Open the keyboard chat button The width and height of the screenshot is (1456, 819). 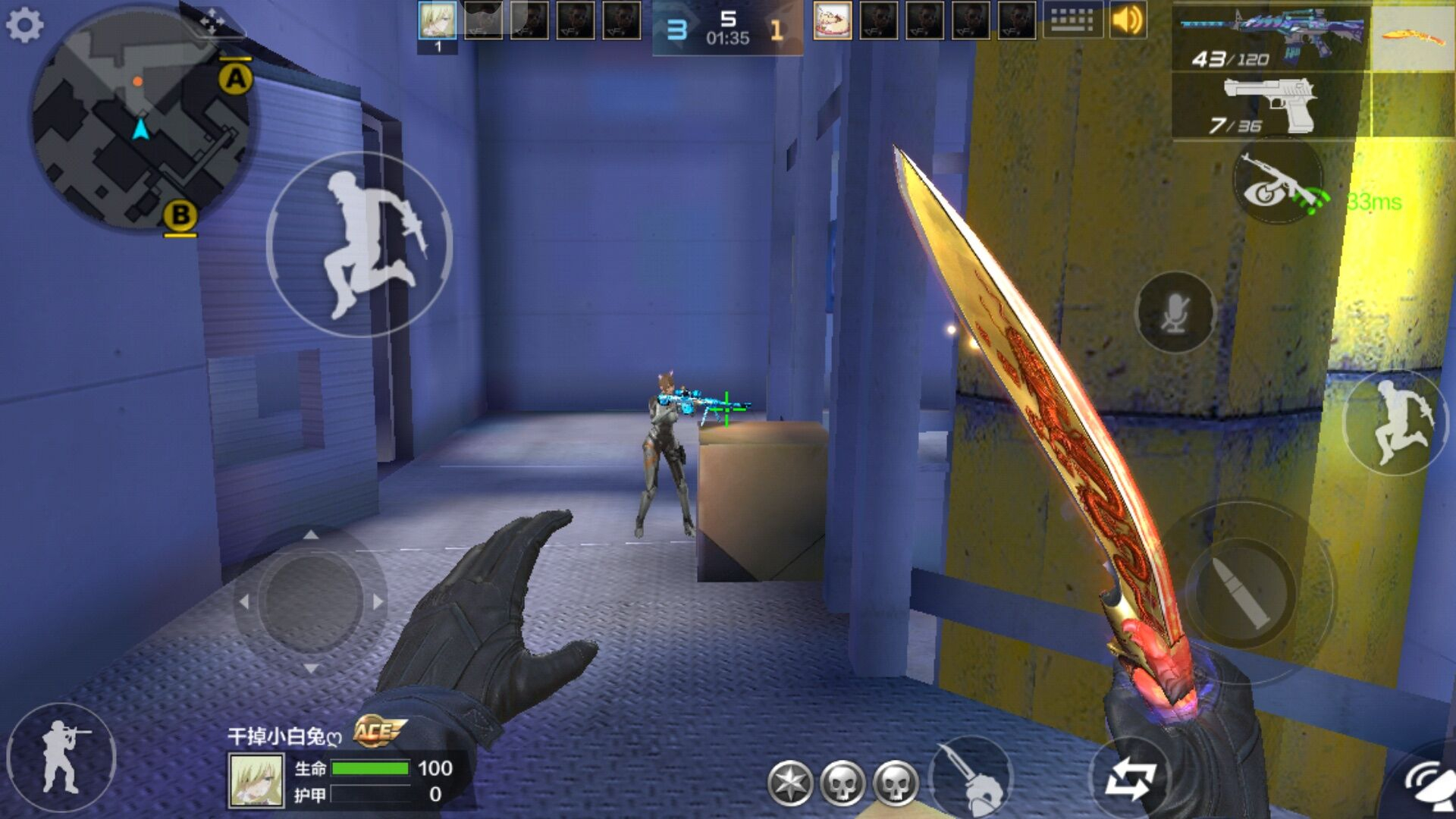(x=1072, y=20)
